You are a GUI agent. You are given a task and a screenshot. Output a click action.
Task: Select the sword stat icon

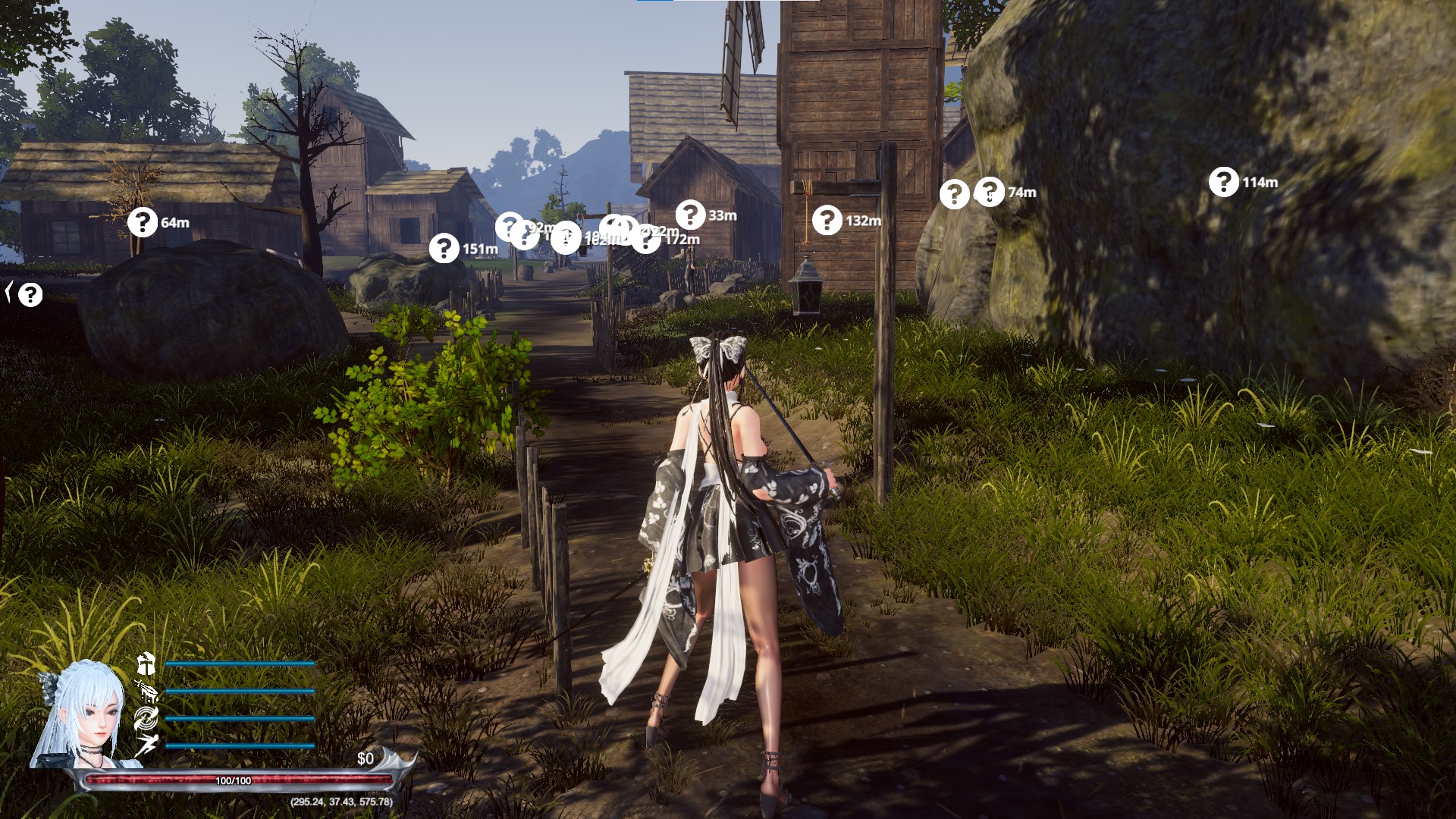coord(146,691)
